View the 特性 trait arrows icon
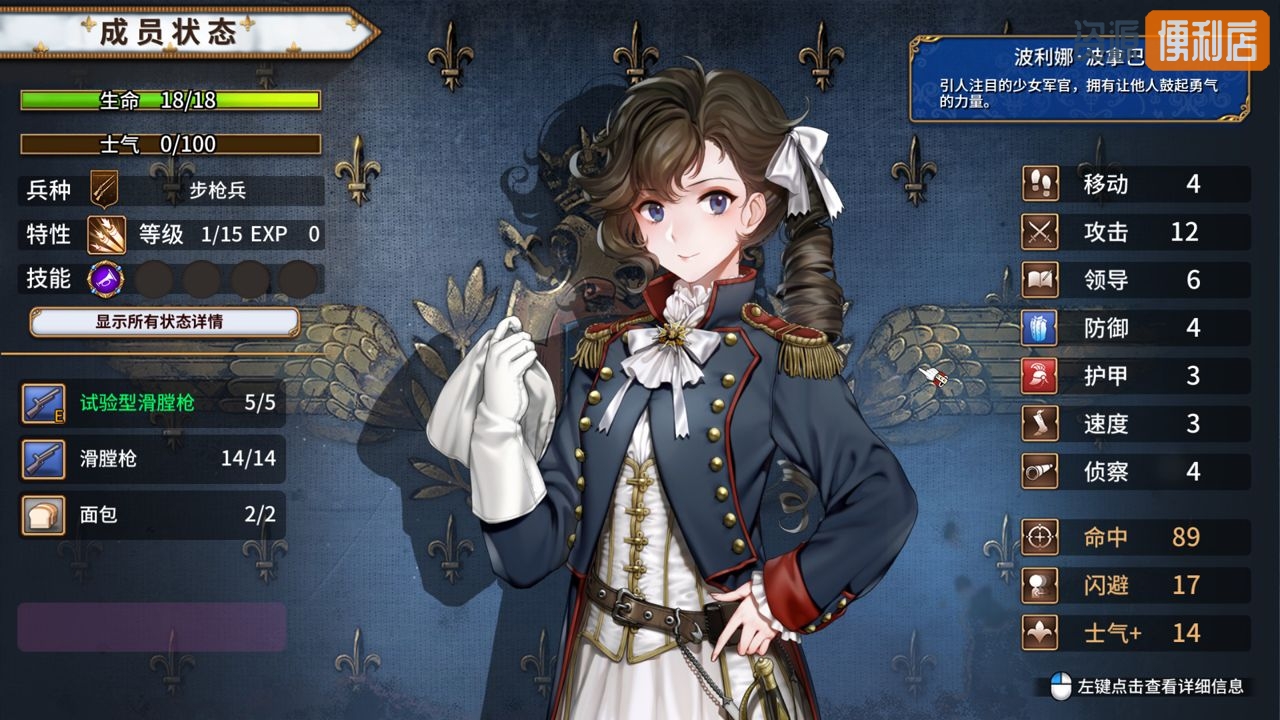Image resolution: width=1280 pixels, height=720 pixels. tap(105, 234)
